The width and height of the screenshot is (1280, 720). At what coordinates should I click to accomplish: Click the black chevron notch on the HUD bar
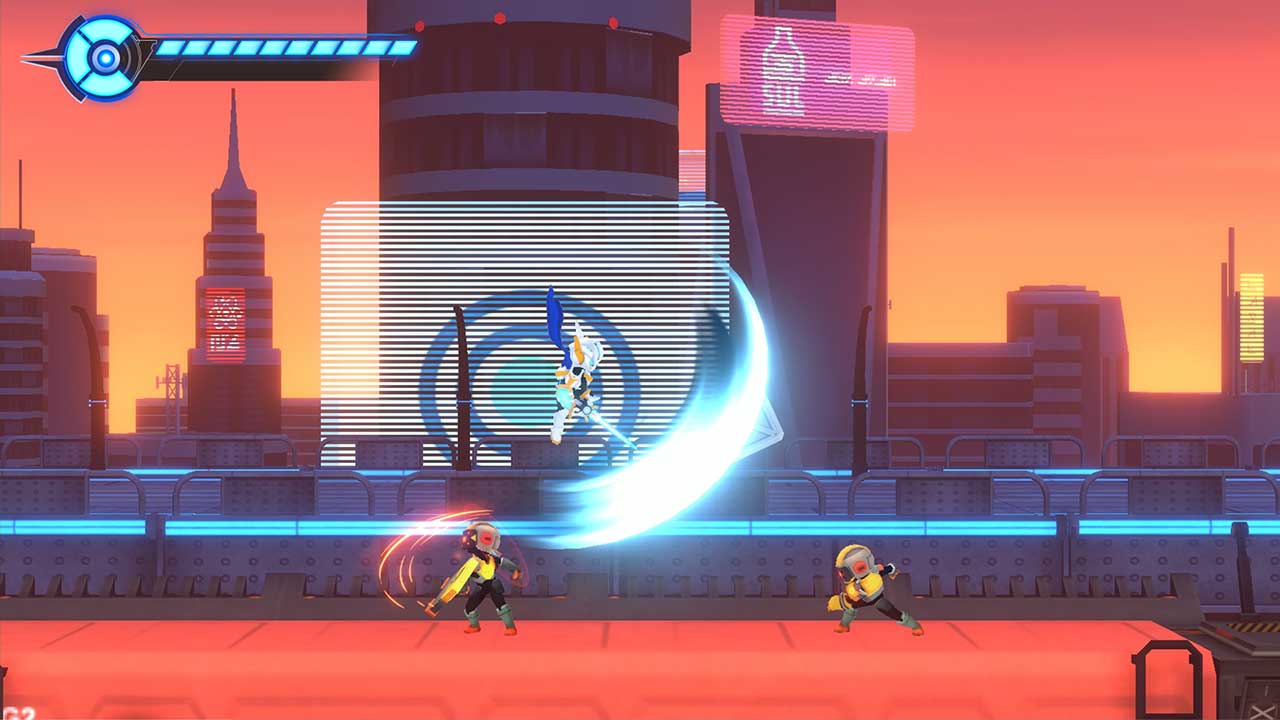click(145, 53)
